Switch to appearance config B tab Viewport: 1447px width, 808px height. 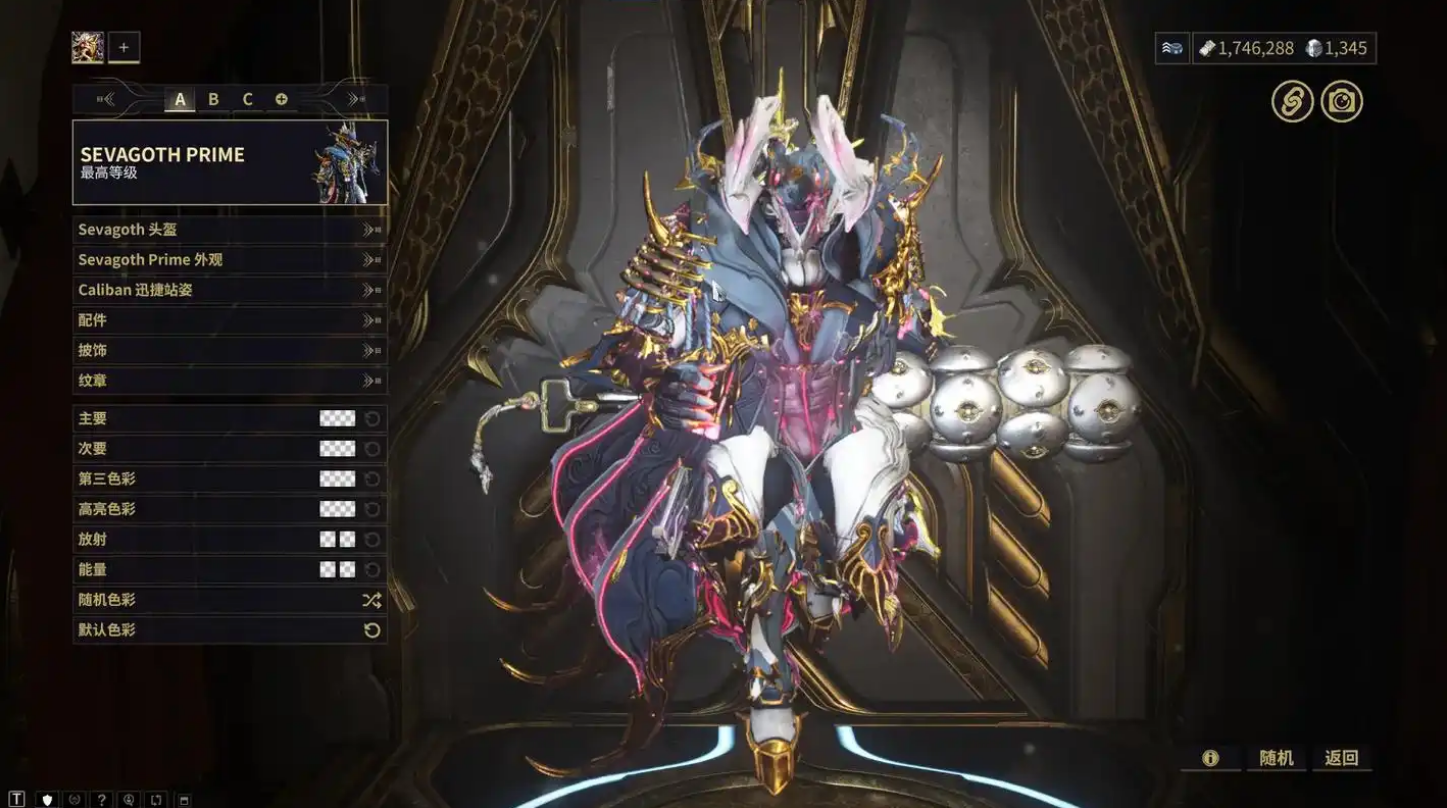(213, 99)
